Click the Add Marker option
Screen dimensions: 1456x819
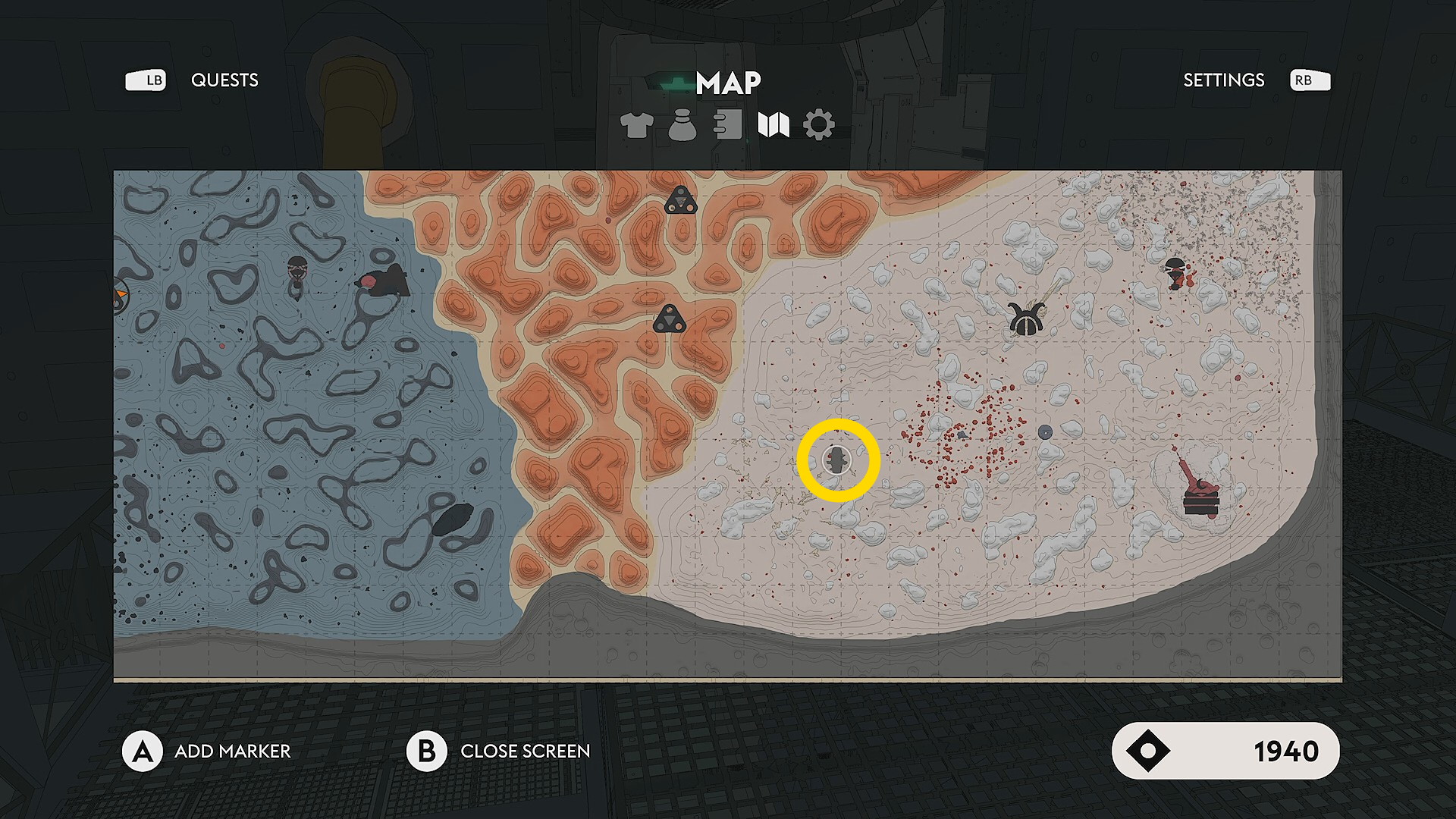pyautogui.click(x=232, y=752)
